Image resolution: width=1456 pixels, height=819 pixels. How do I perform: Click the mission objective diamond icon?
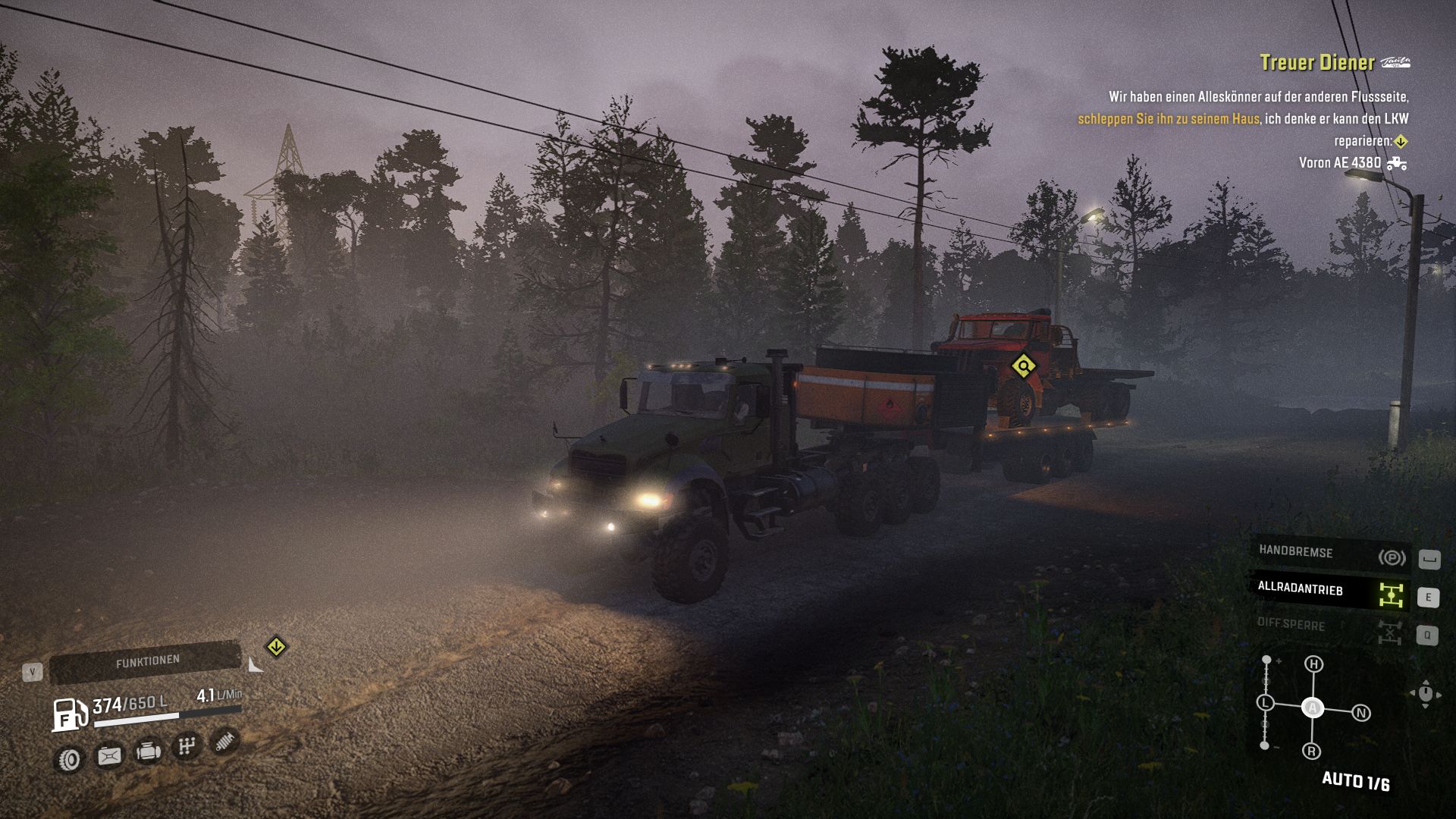[x=1400, y=141]
